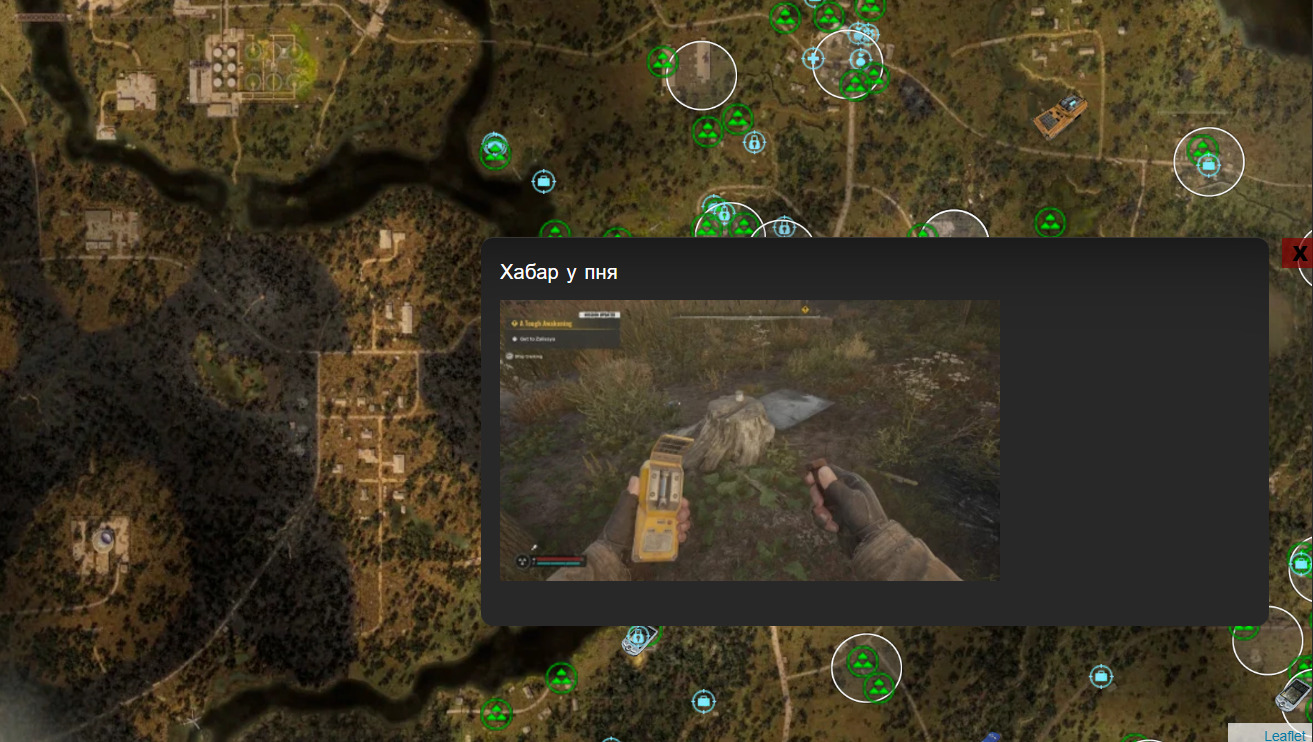Select the blue medical cross map marker
The image size is (1313, 742).
(x=813, y=59)
